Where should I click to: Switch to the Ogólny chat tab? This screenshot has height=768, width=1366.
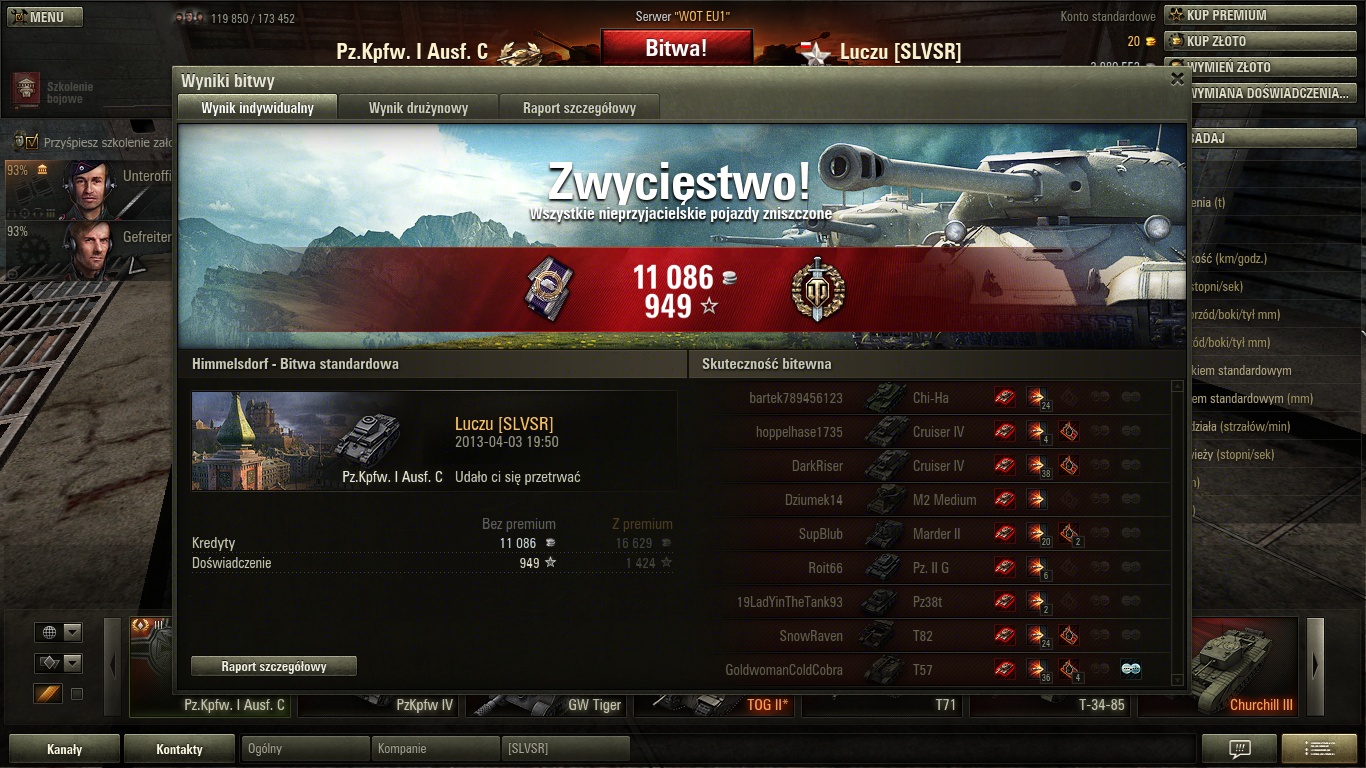coord(304,748)
